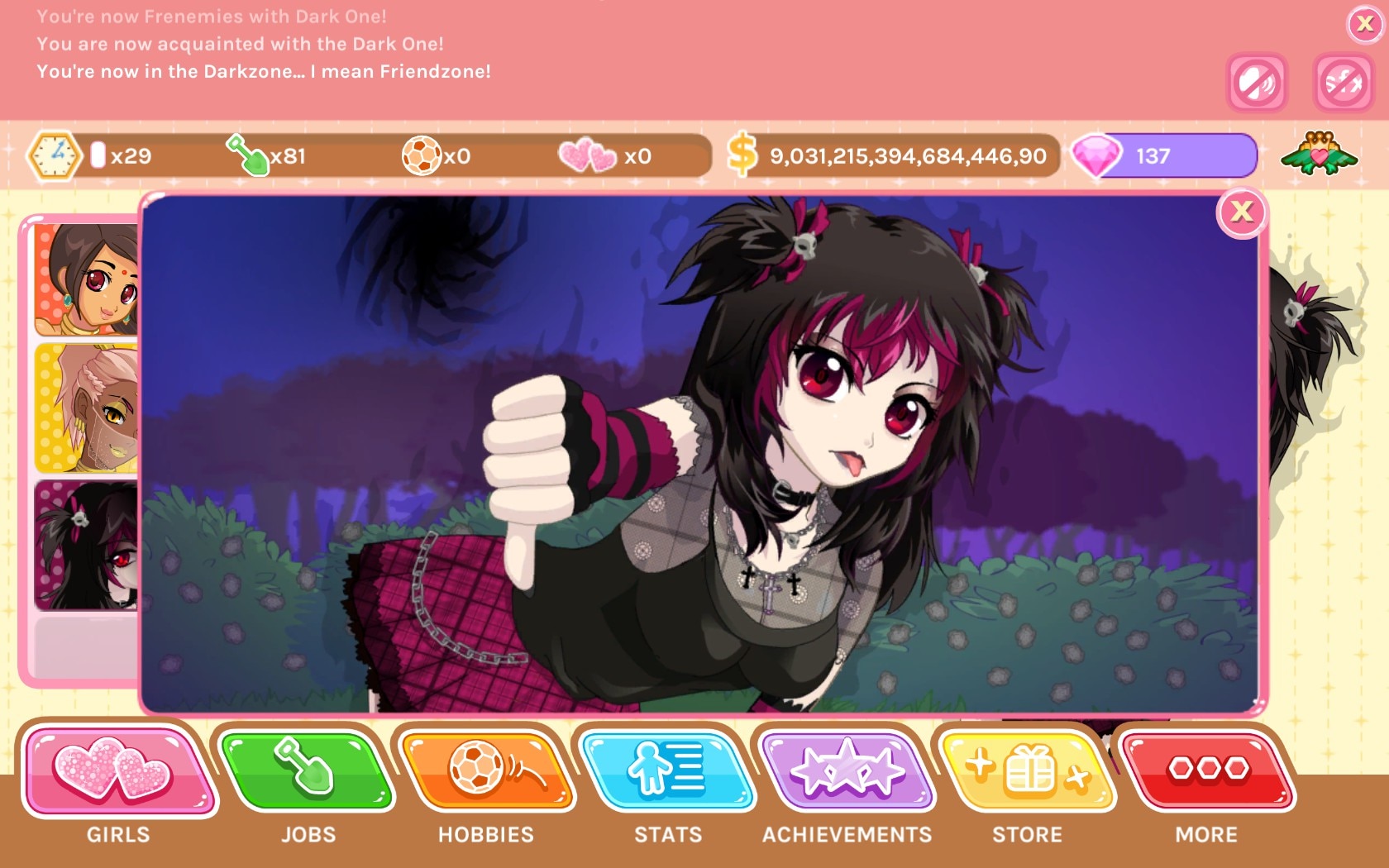
Task: Open the Jobs menu
Action: pos(308,772)
